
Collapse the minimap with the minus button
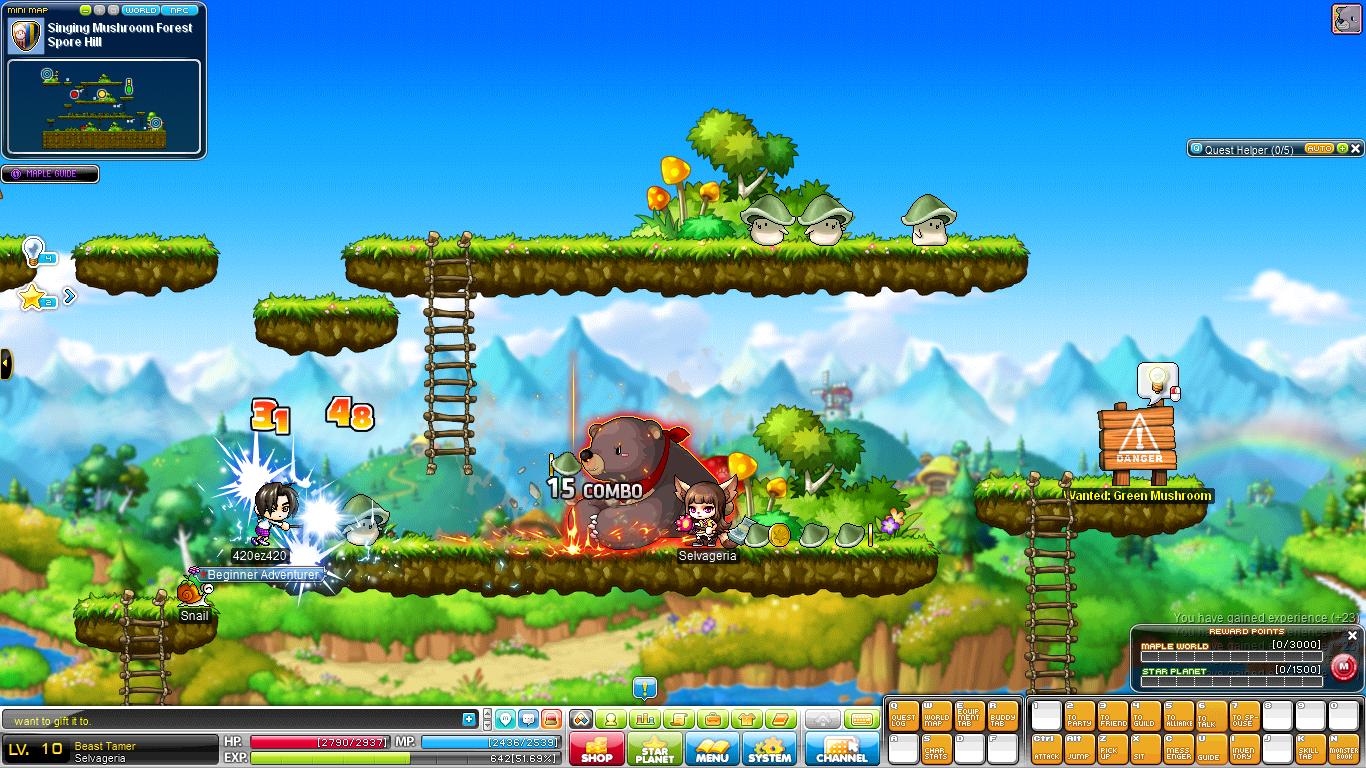86,9
